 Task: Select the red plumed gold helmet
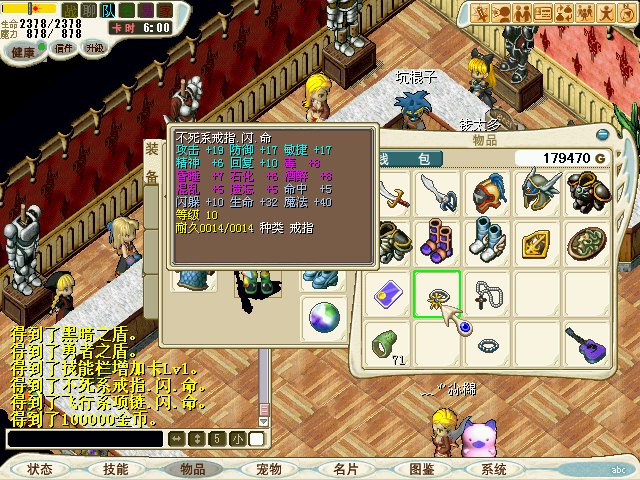487,194
